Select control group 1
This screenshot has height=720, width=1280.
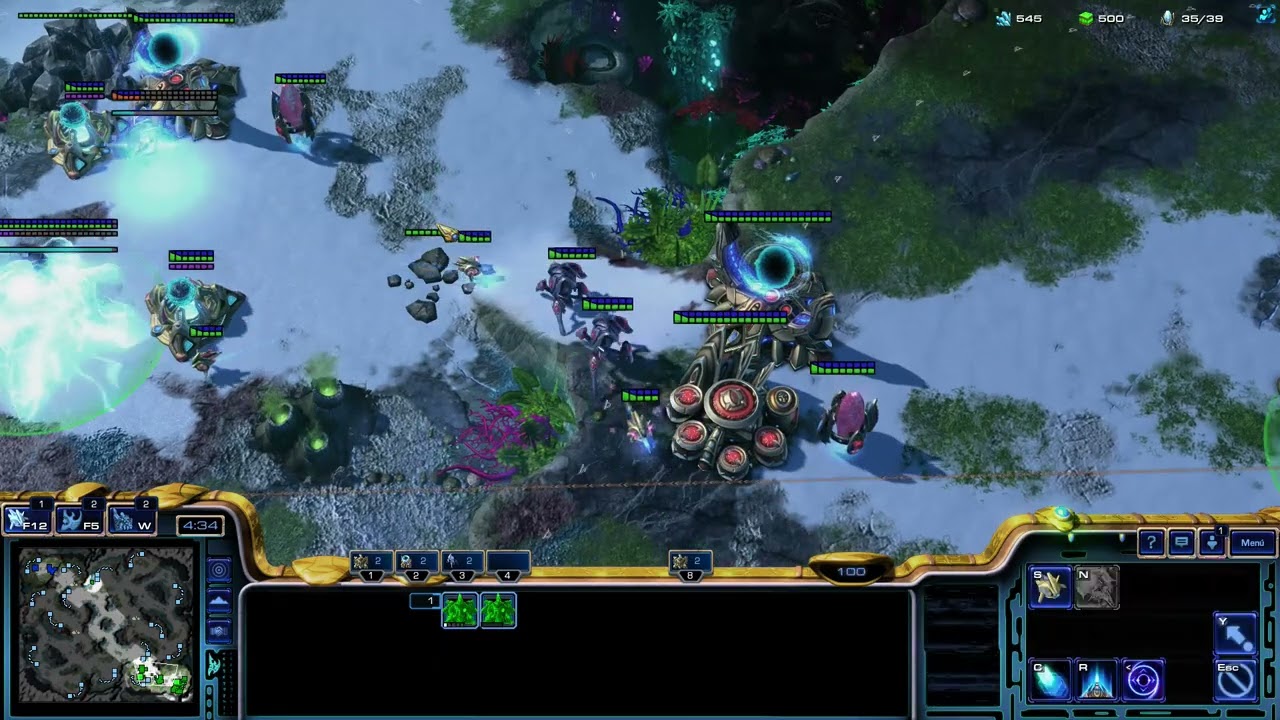point(371,564)
